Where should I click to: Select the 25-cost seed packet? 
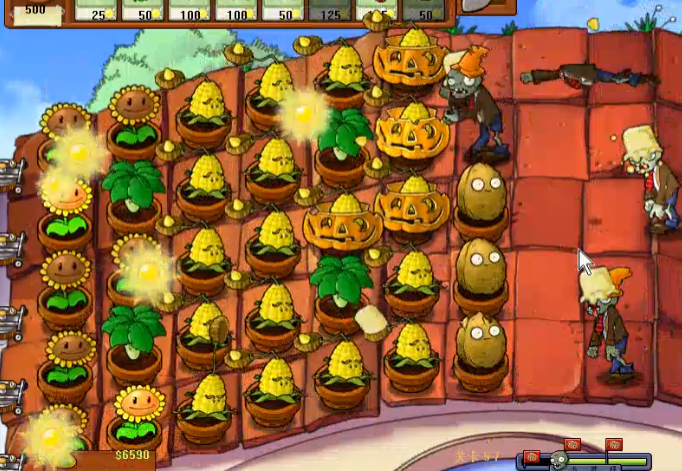pyautogui.click(x=97, y=10)
